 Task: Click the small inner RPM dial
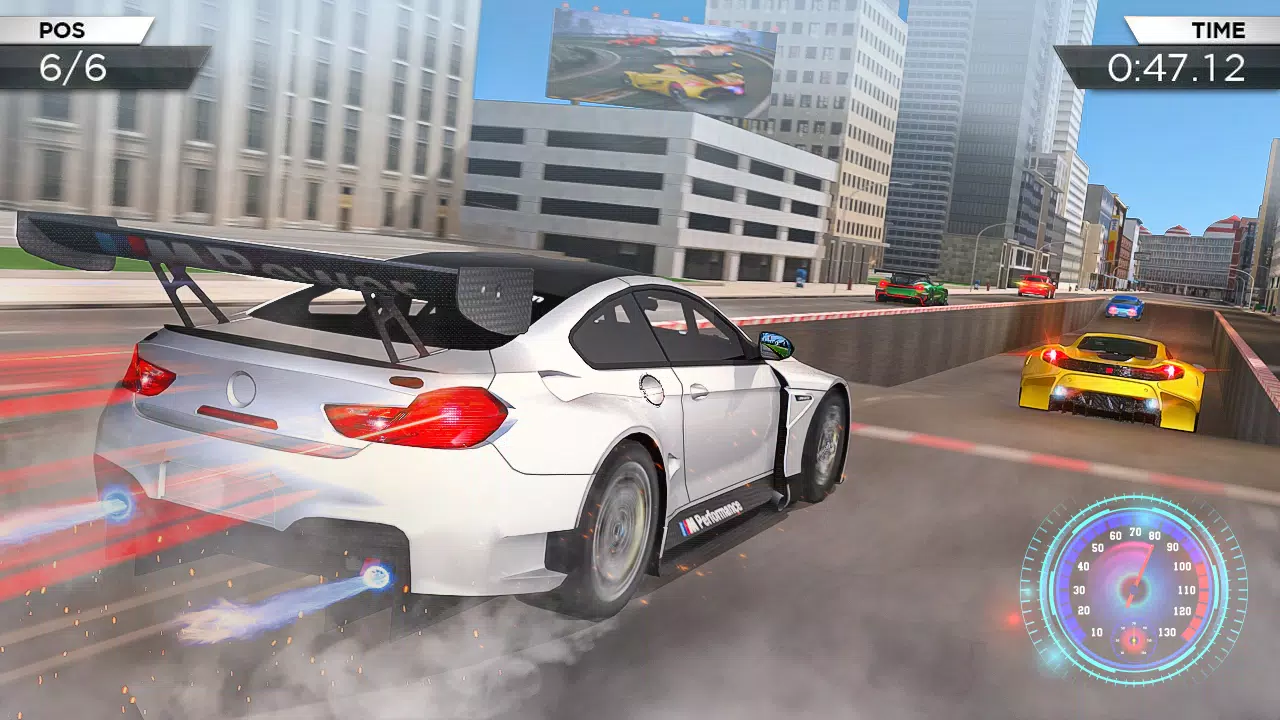[1134, 640]
